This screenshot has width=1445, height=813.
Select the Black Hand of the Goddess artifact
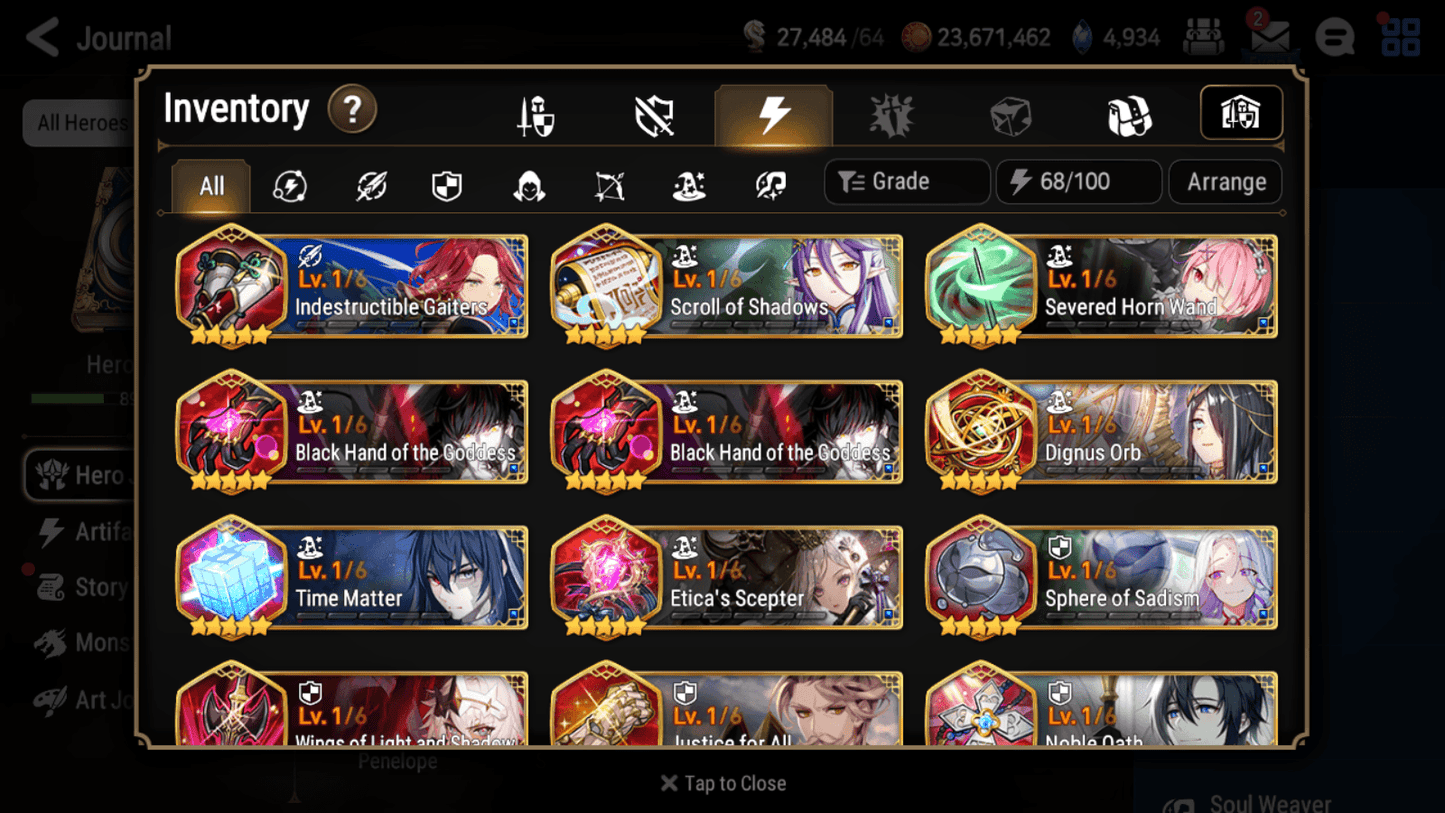click(x=352, y=432)
